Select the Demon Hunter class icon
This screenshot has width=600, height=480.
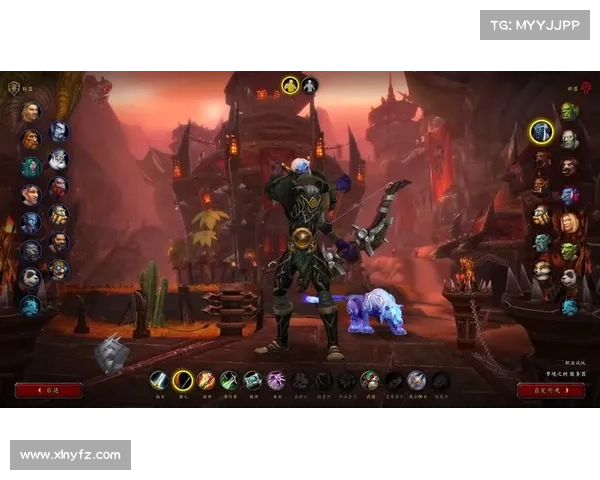[417, 380]
